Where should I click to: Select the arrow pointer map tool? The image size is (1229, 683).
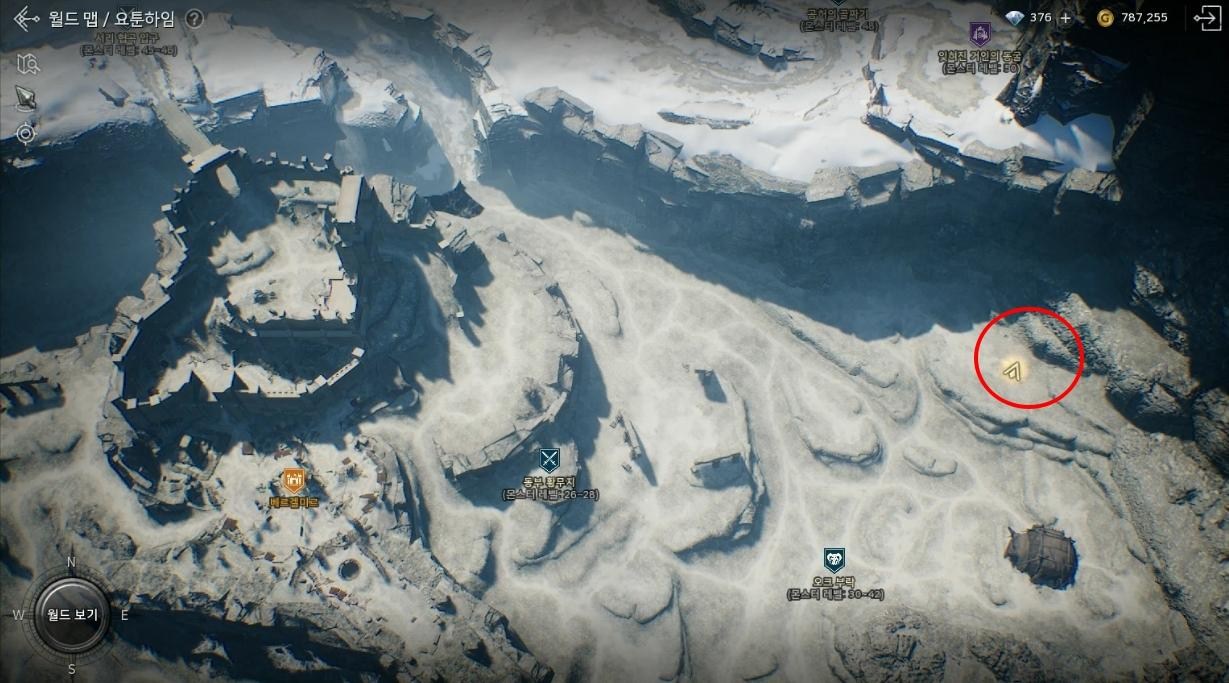pos(26,97)
